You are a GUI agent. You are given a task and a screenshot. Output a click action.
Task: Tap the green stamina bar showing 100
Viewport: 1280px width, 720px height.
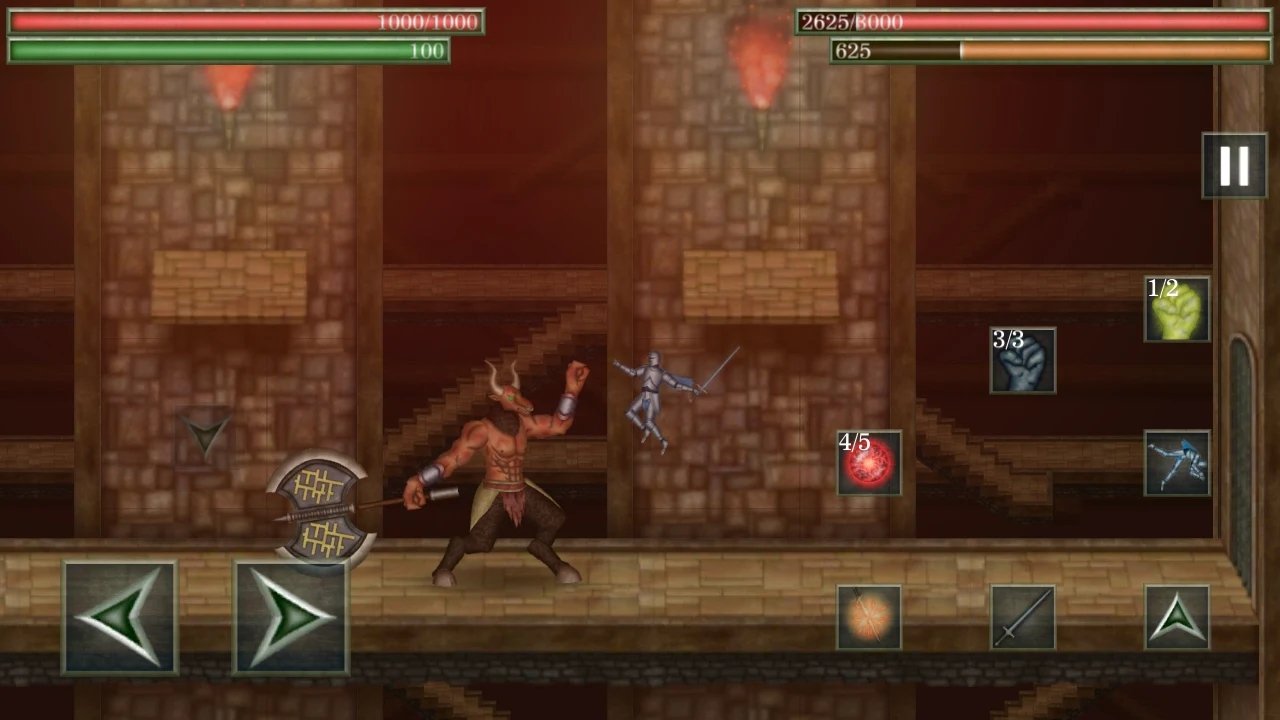pyautogui.click(x=227, y=50)
